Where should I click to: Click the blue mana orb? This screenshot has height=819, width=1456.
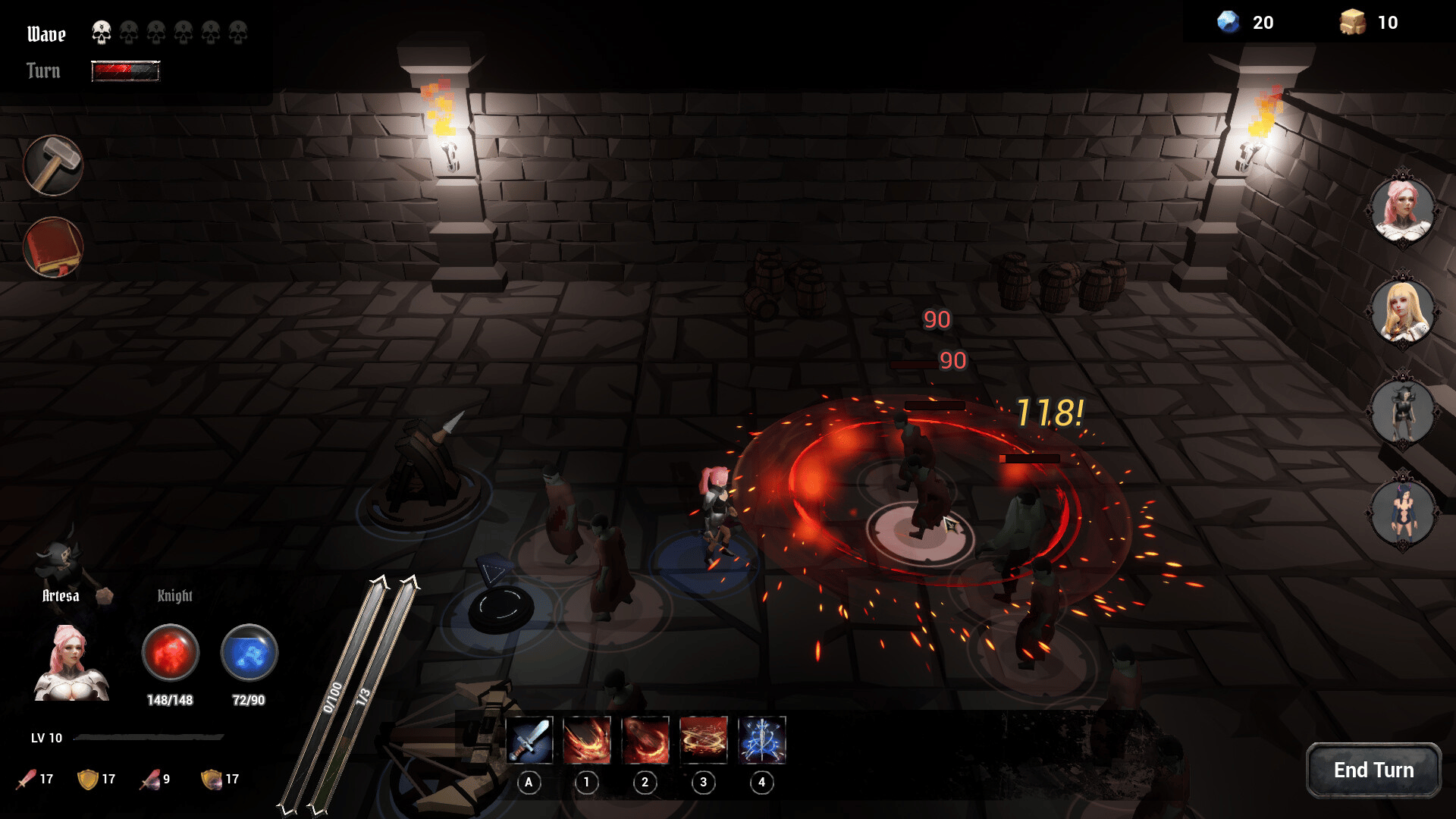coord(249,652)
